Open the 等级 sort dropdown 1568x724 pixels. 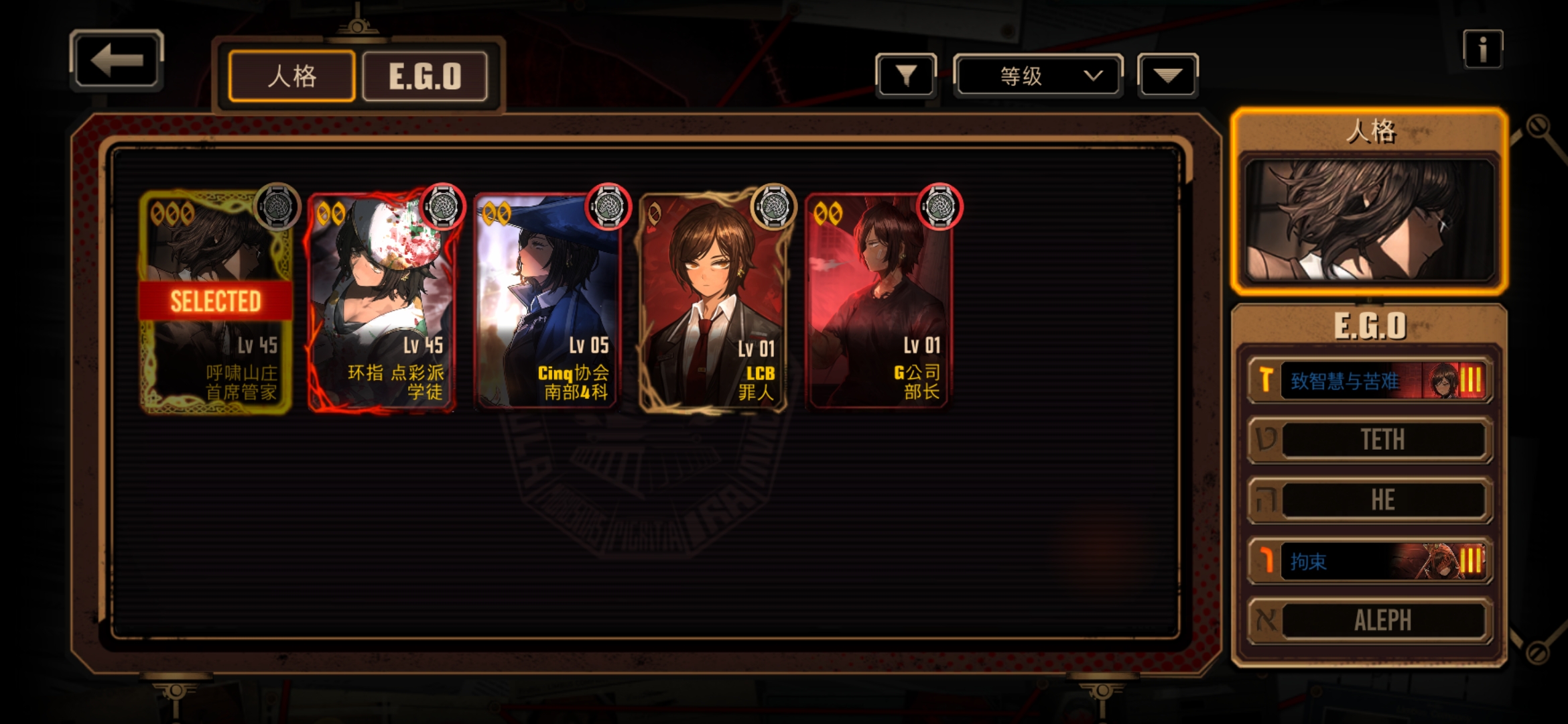(1037, 76)
